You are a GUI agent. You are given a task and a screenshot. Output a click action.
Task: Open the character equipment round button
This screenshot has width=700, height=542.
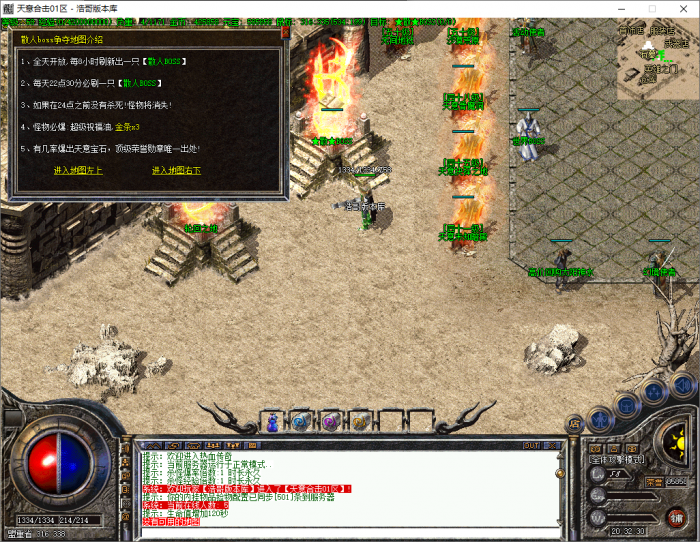[x=599, y=419]
